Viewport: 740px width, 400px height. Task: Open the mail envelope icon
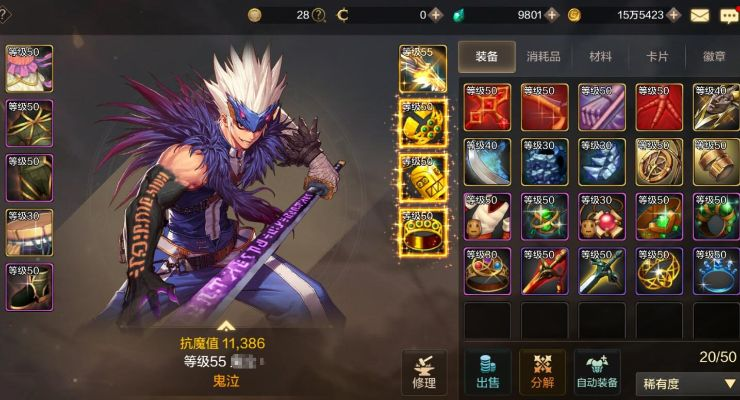point(699,15)
